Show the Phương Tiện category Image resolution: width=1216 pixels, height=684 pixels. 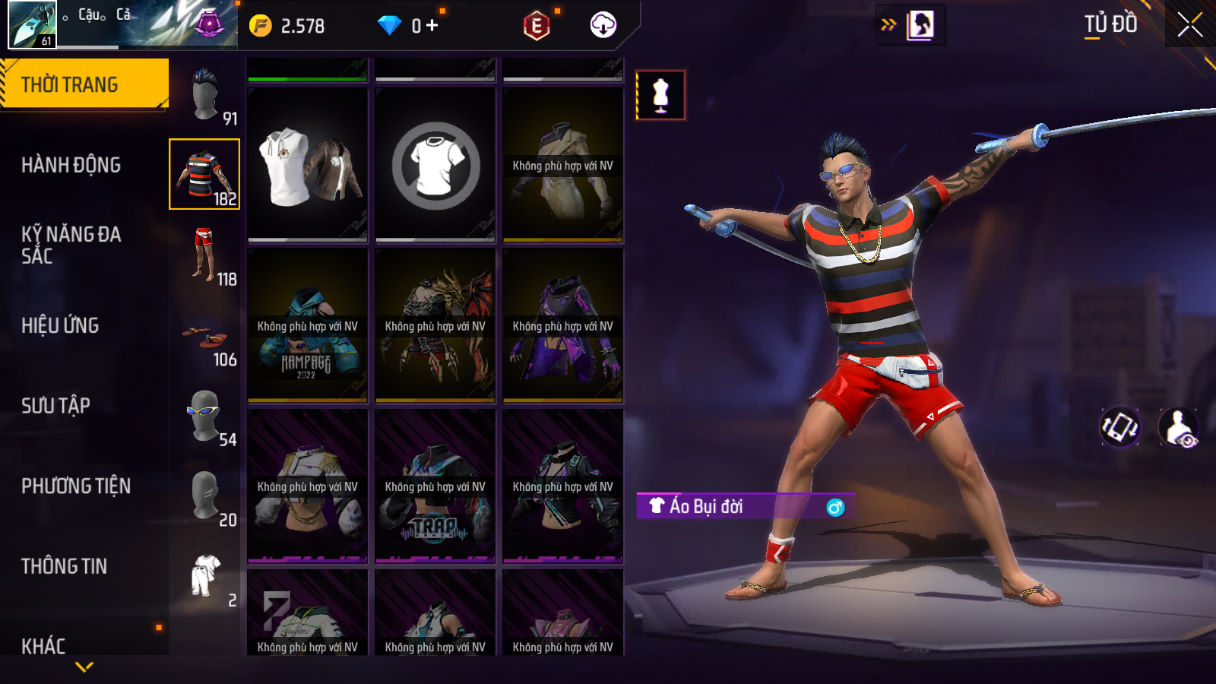(x=76, y=486)
